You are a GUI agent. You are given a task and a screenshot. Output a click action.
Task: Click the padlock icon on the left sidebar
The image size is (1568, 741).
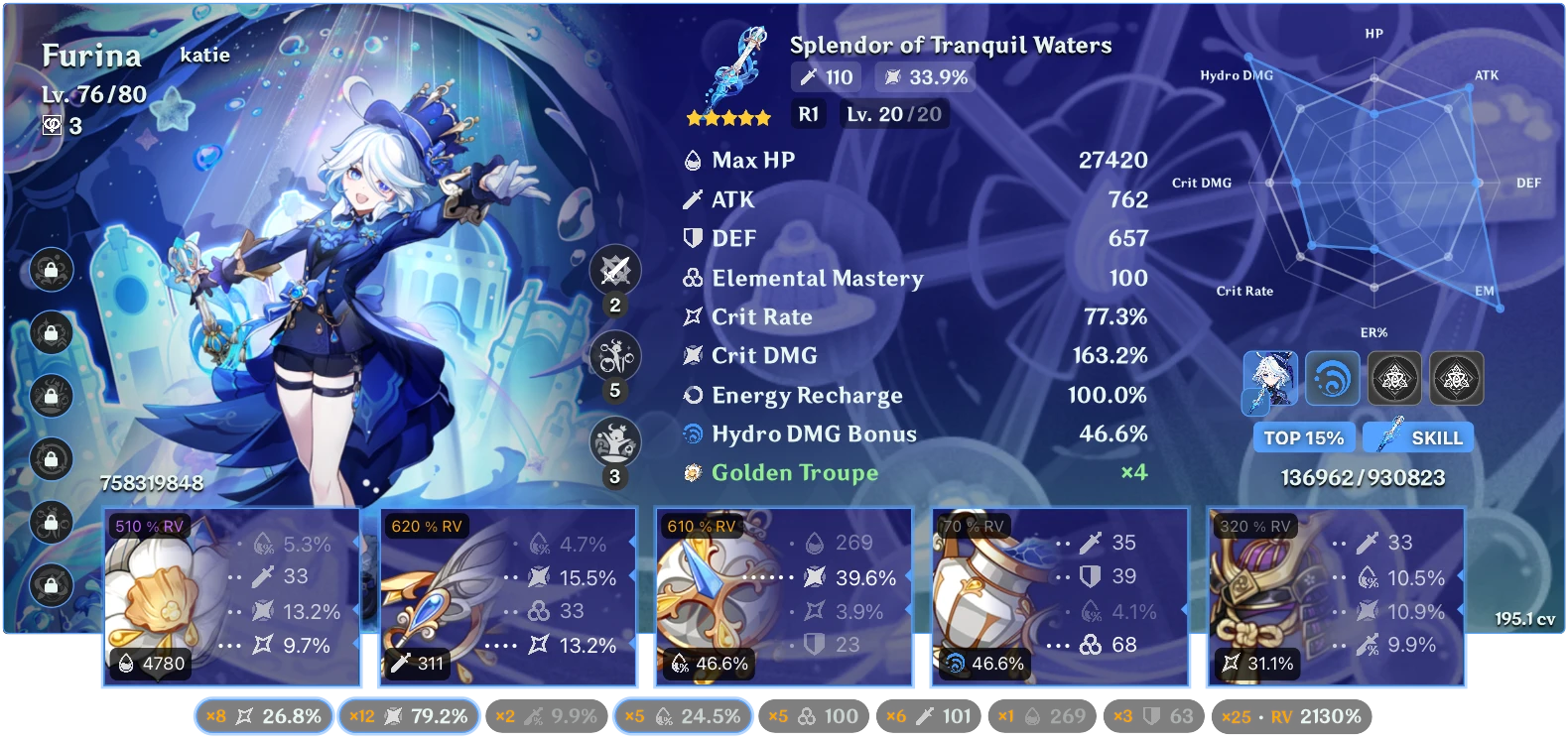(x=51, y=271)
